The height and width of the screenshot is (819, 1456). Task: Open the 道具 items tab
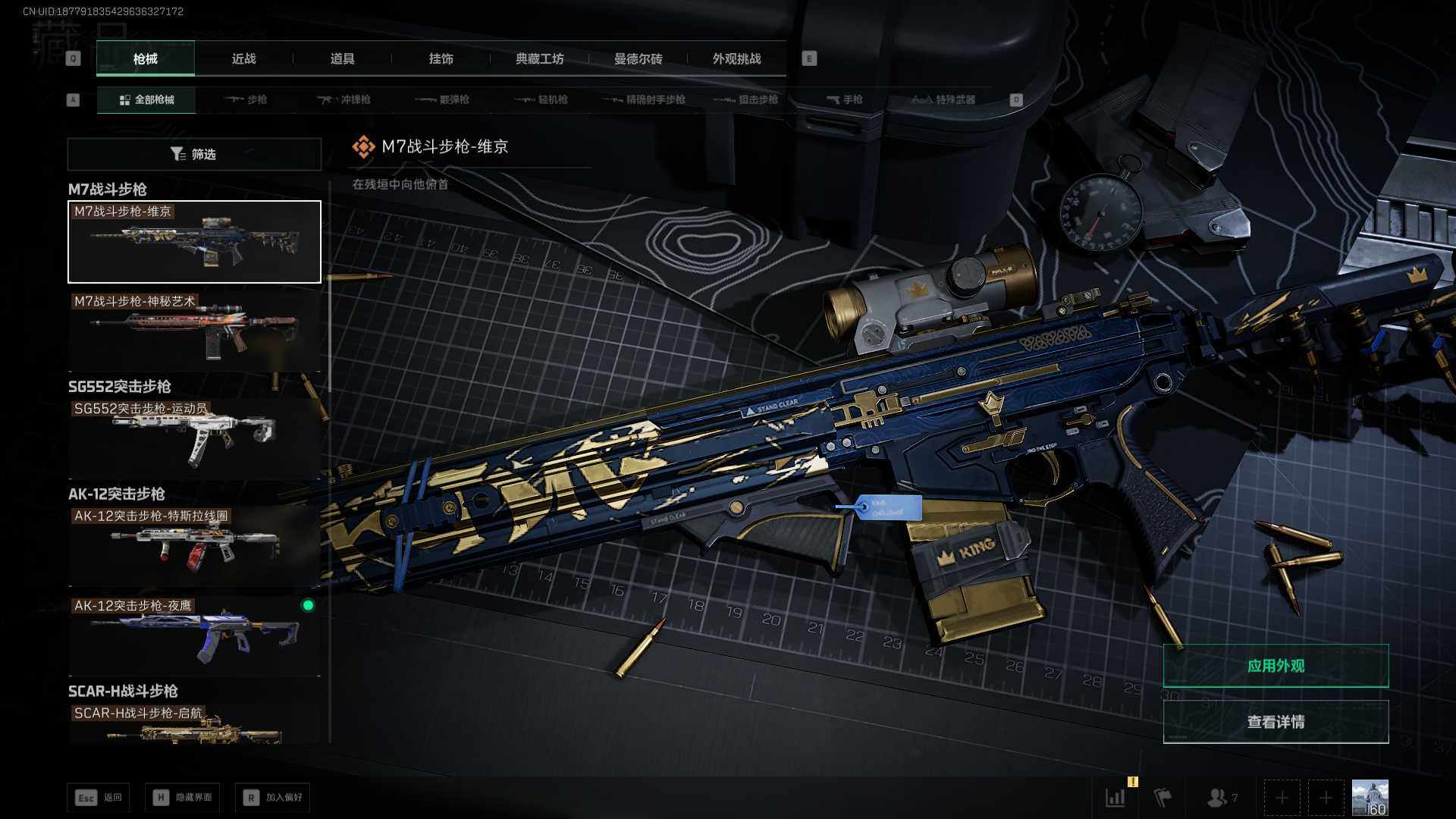click(x=342, y=58)
